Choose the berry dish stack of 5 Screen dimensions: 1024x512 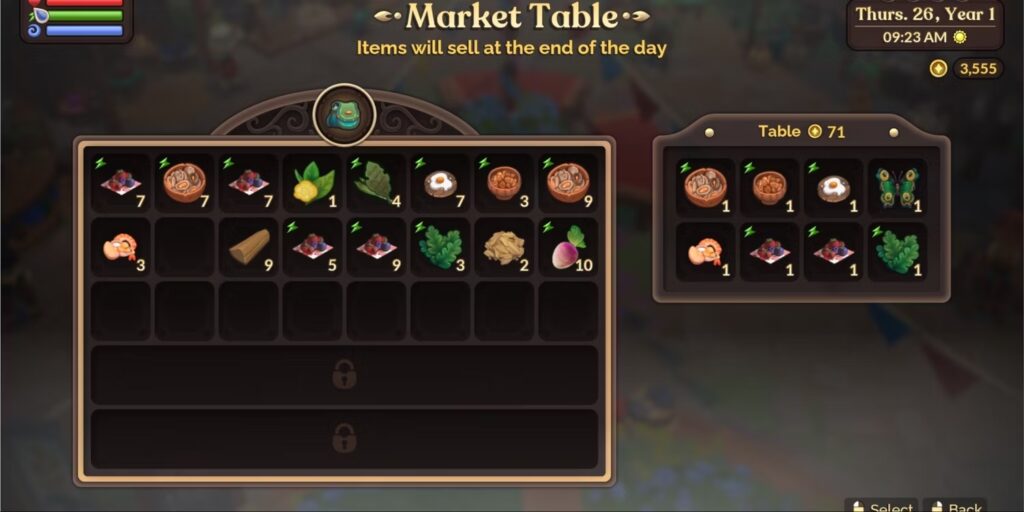[312, 247]
